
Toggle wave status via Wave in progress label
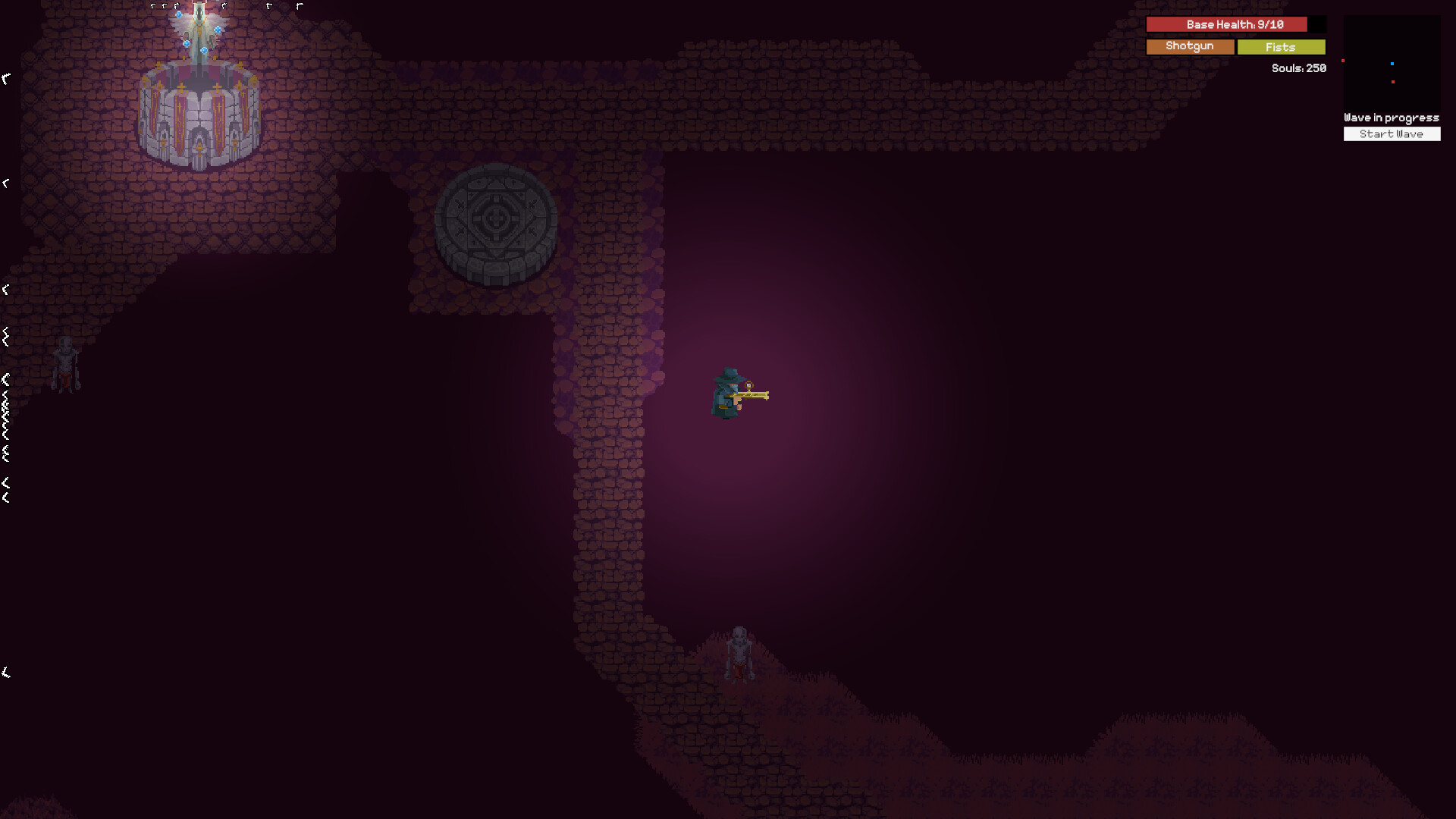coord(1391,118)
